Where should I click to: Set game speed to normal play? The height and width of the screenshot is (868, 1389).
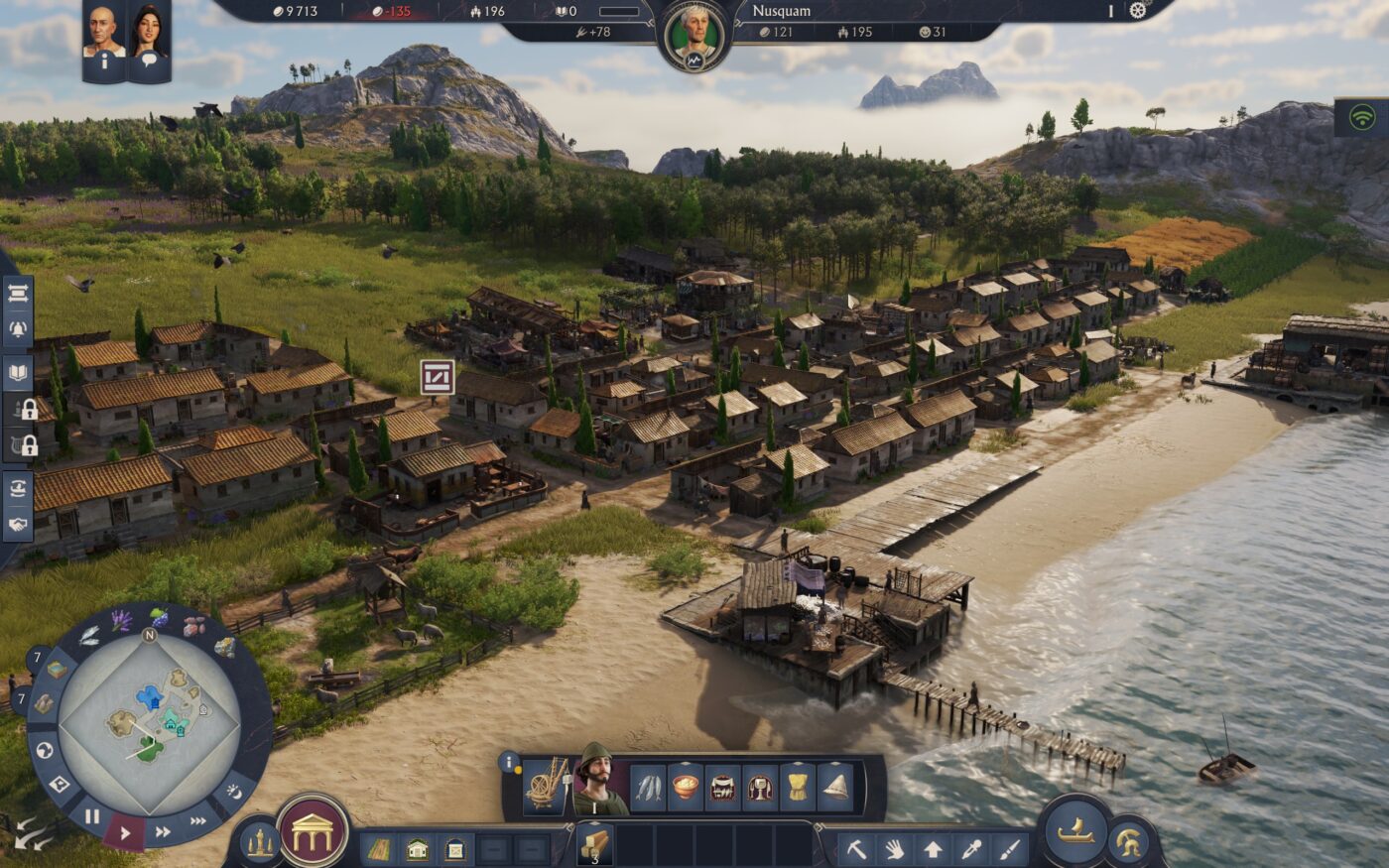tap(125, 833)
